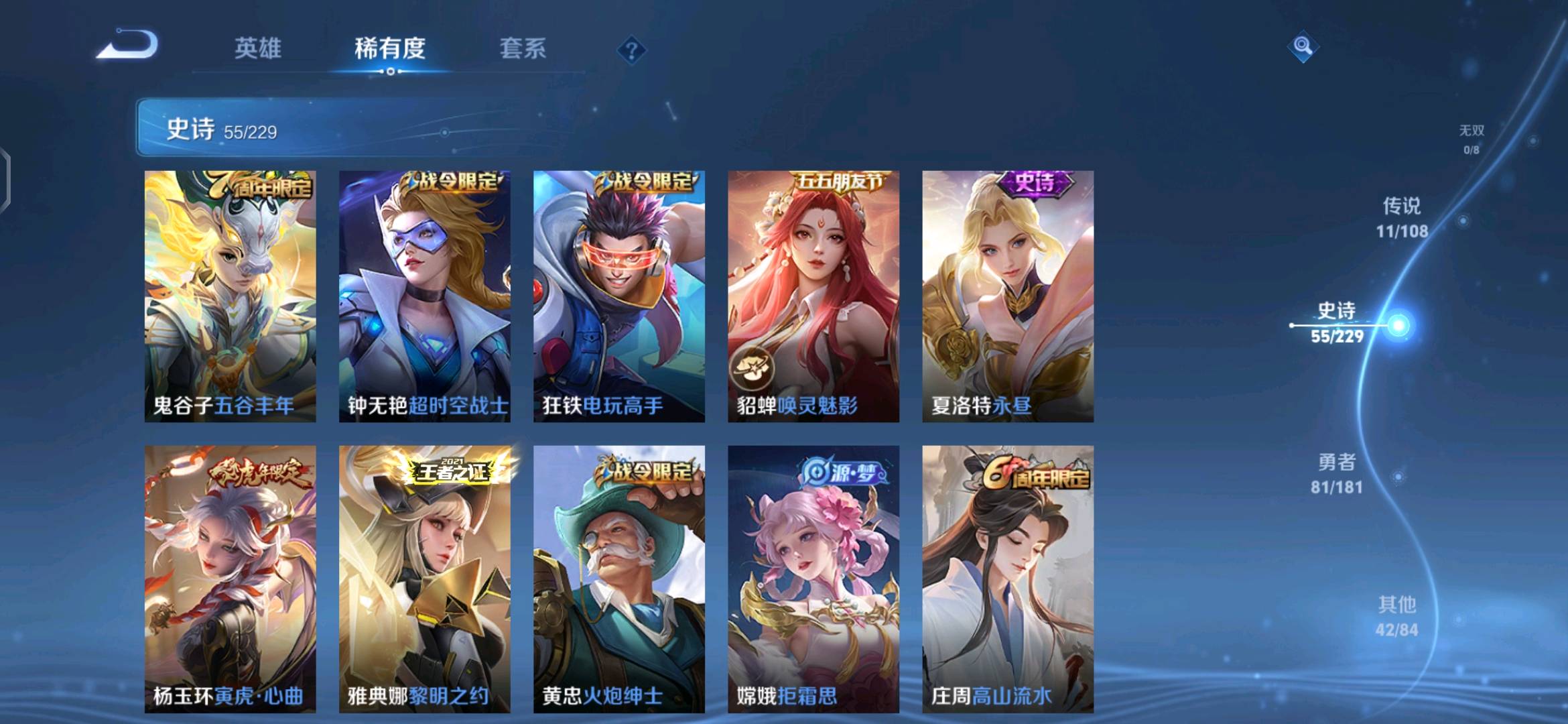Switch to the 英雄 tab
This screenshot has width=1568, height=724.
click(258, 48)
